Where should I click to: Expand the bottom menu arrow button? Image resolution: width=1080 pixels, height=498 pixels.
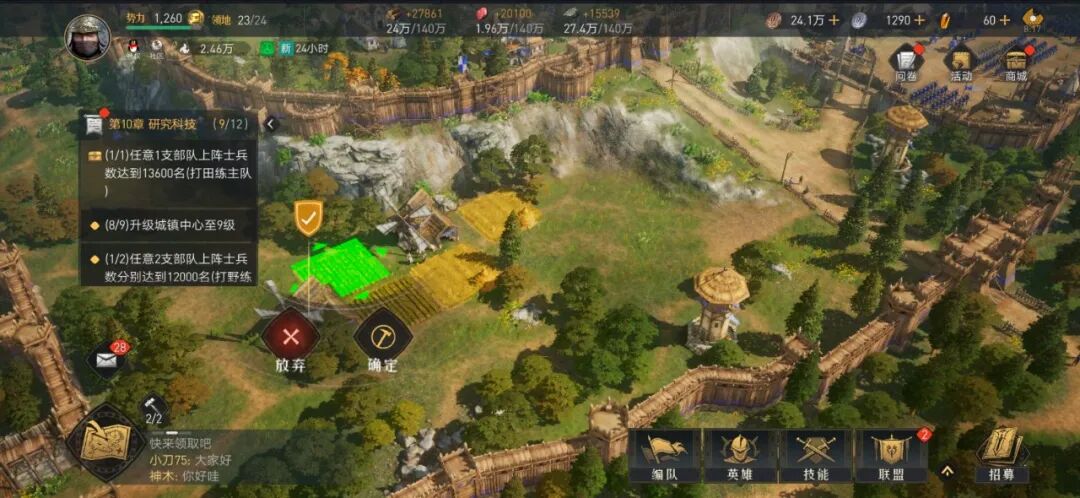tap(946, 469)
